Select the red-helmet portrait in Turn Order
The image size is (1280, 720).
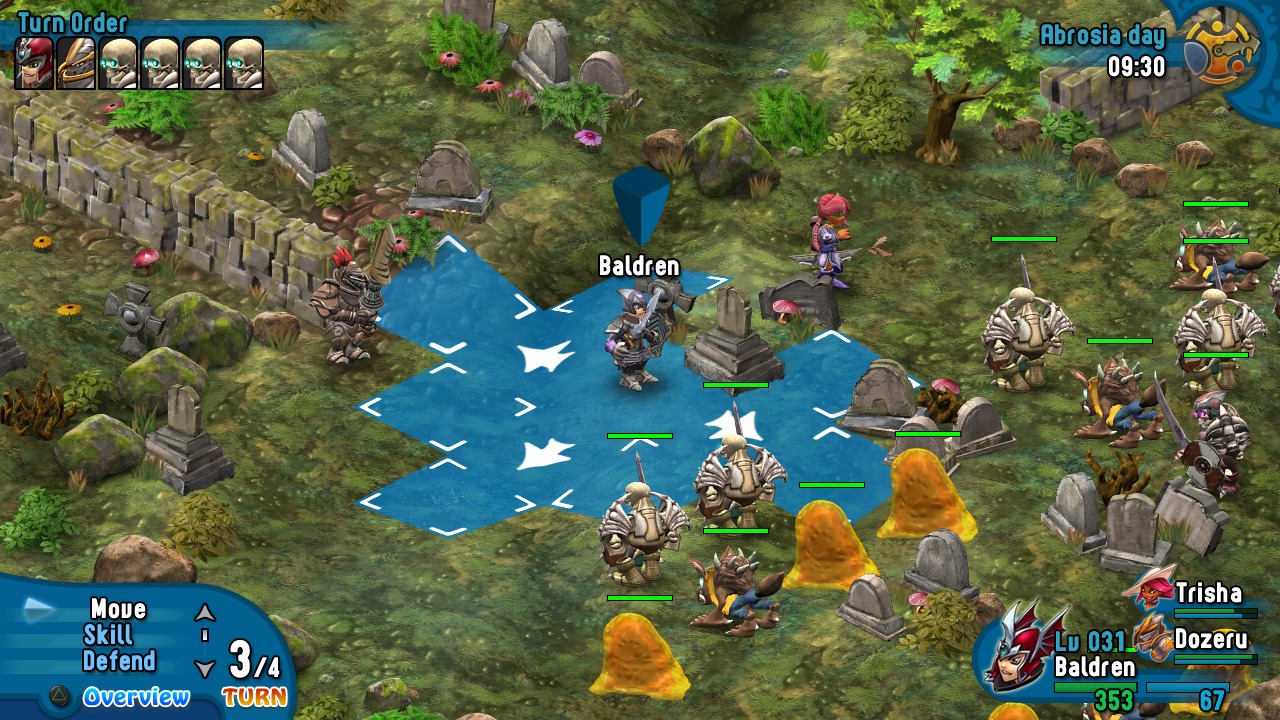(34, 63)
